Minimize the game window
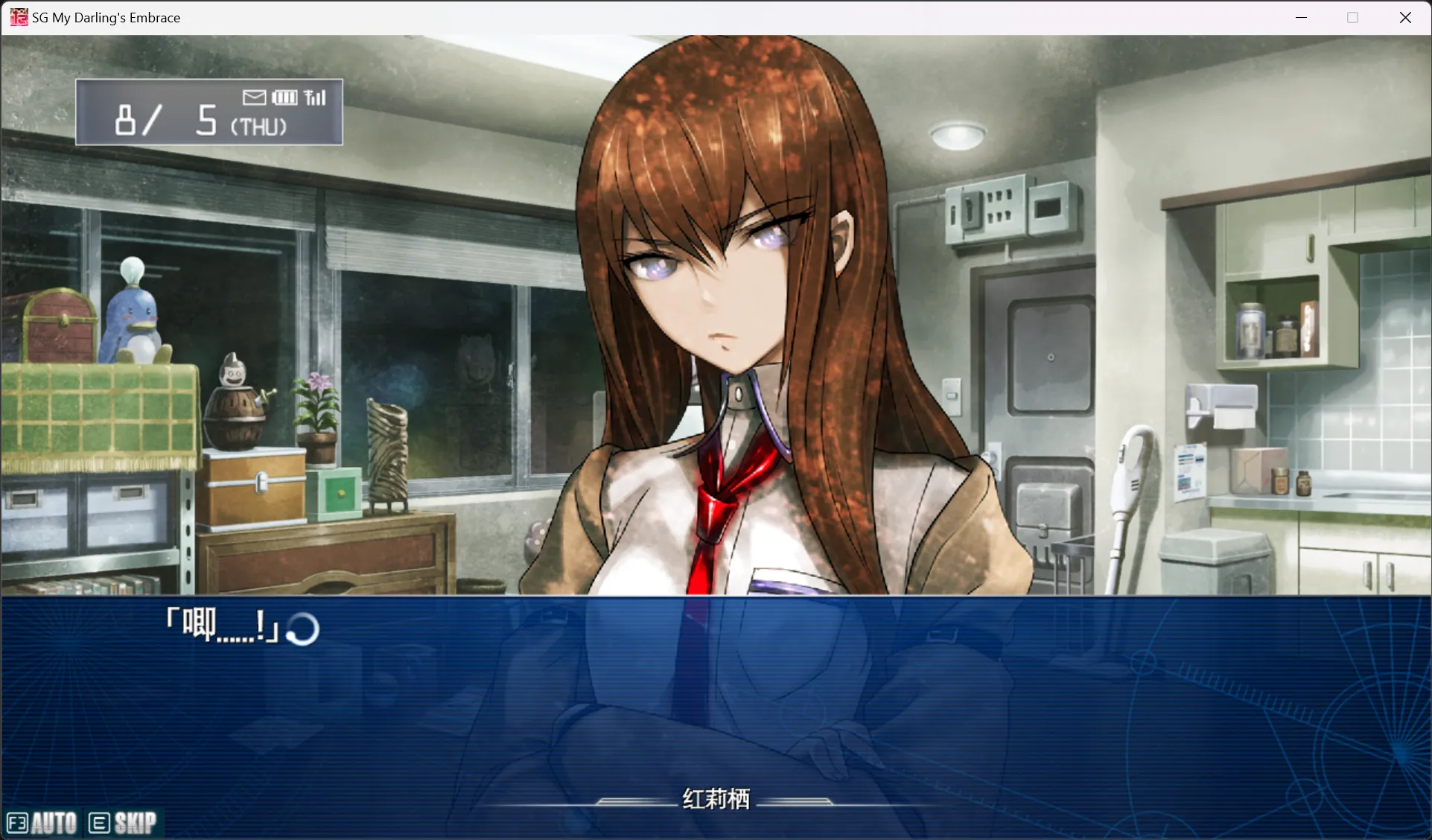1432x840 pixels. pyautogui.click(x=1301, y=16)
